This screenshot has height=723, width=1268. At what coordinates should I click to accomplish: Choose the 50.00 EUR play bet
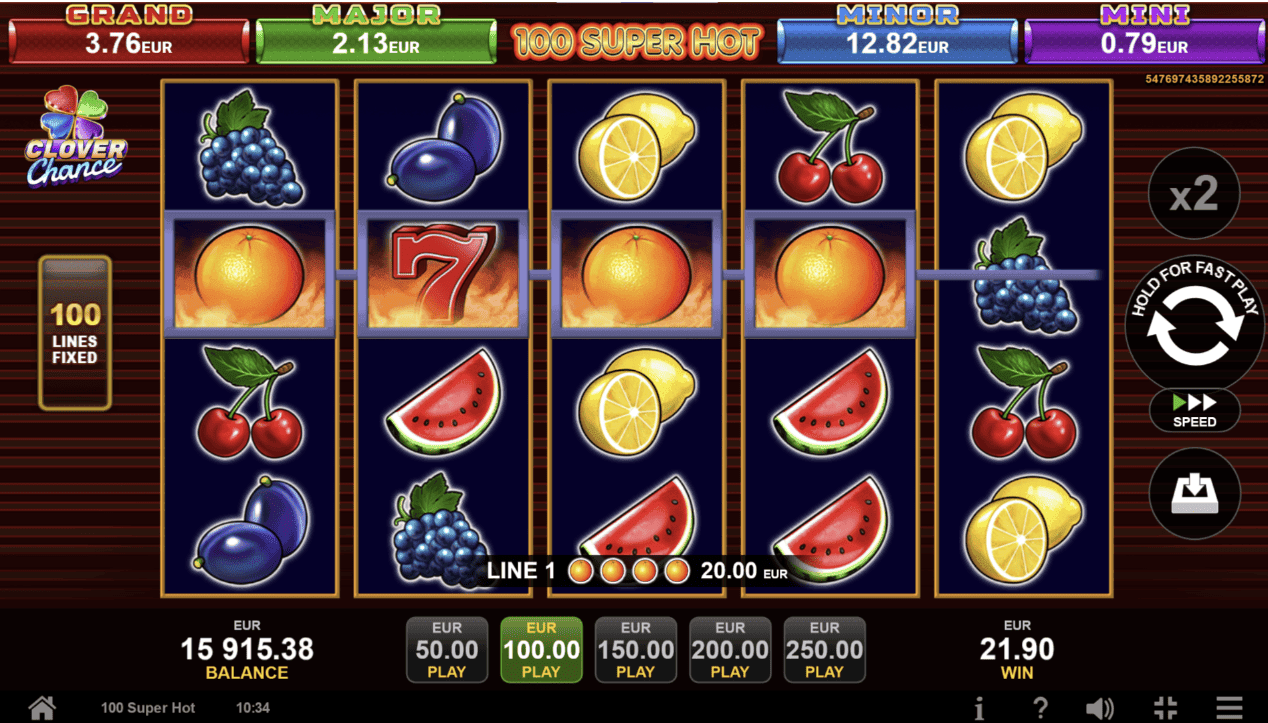point(446,649)
